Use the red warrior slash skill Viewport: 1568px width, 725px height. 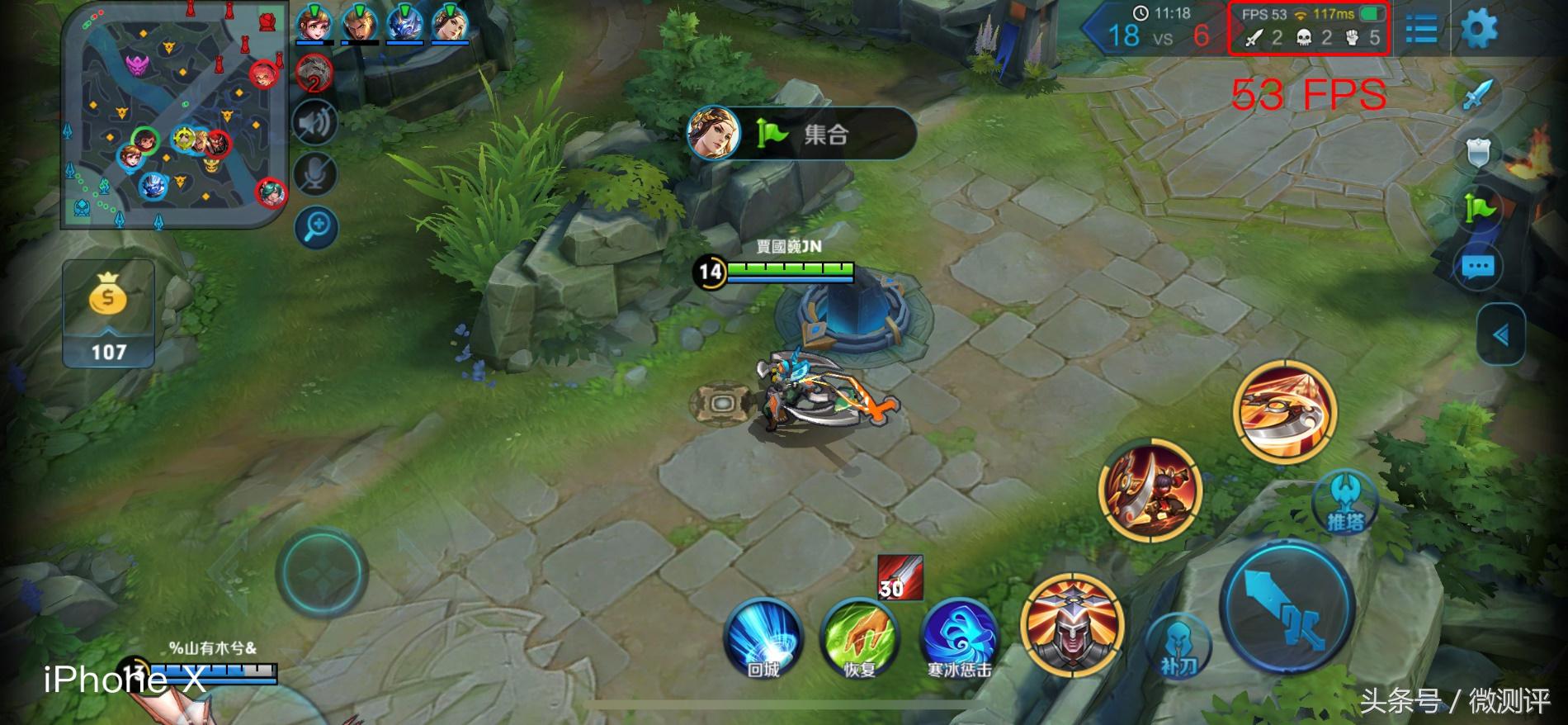pos(1150,490)
